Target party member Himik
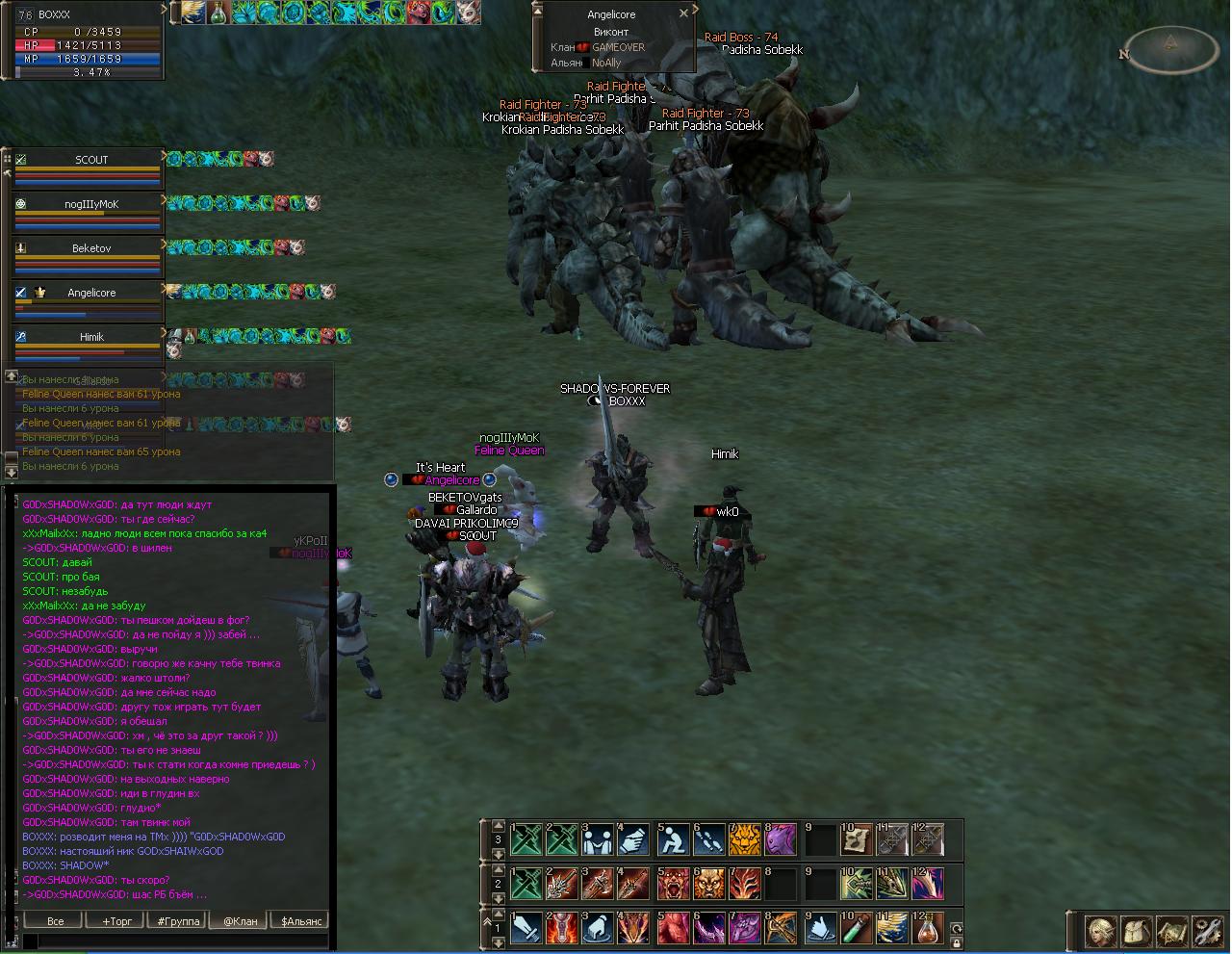This screenshot has width=1232, height=954. (90, 338)
